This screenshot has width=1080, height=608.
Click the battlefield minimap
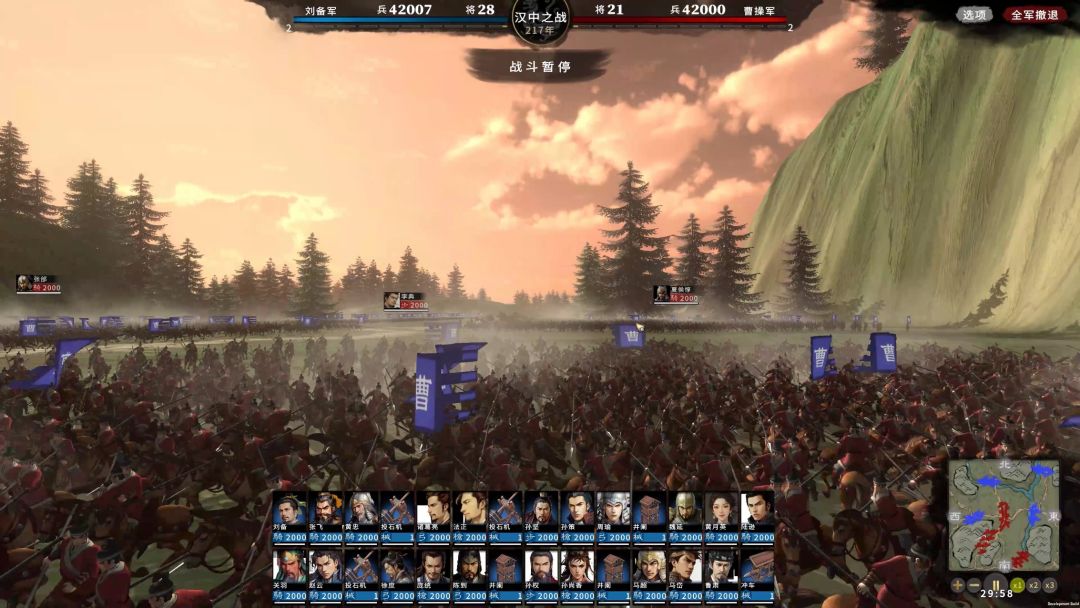pos(1003,514)
